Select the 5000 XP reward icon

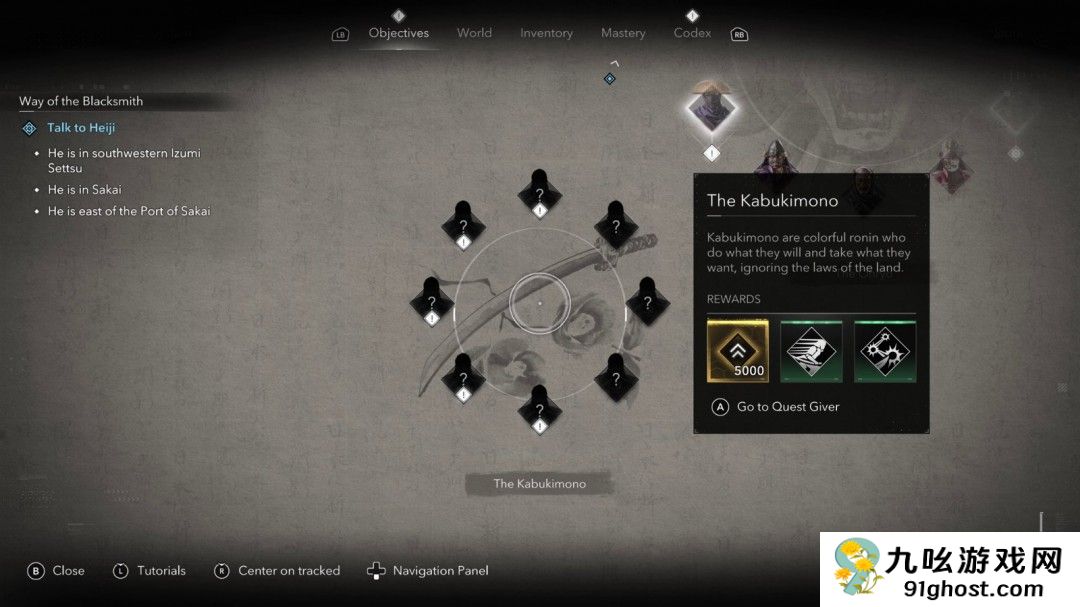point(738,351)
